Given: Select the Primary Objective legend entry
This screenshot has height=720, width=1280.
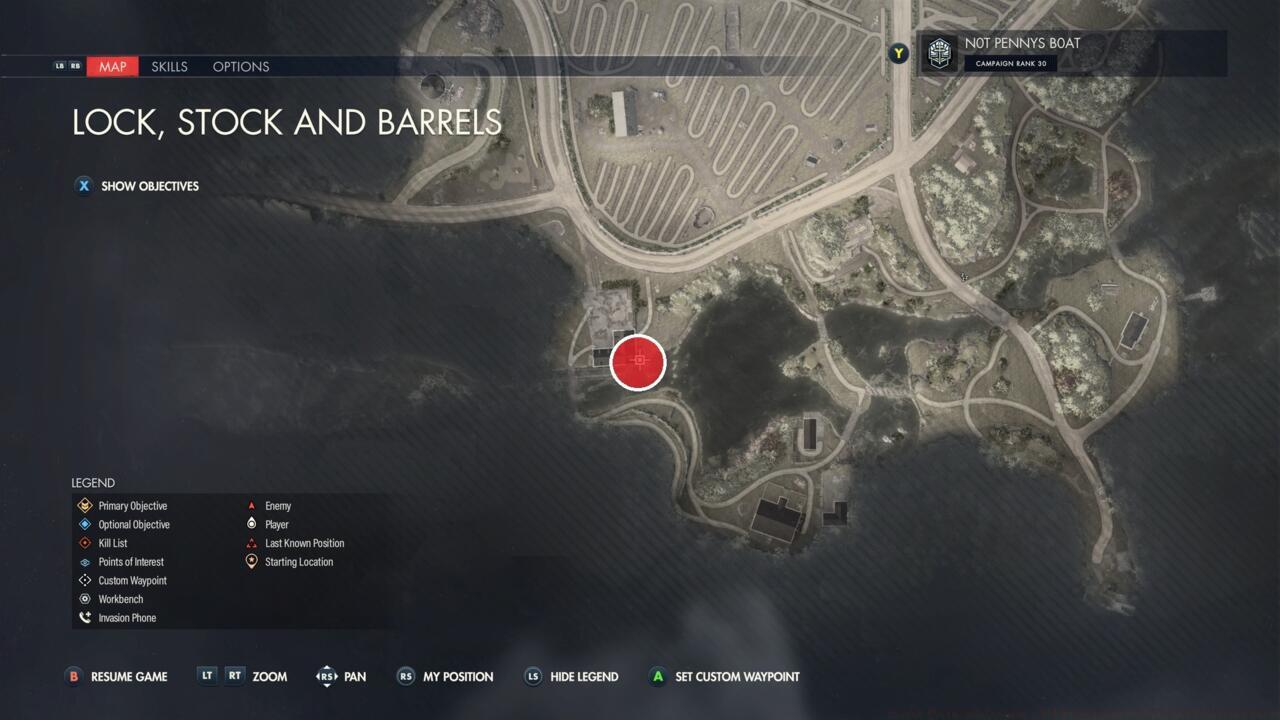Looking at the screenshot, I should [132, 506].
